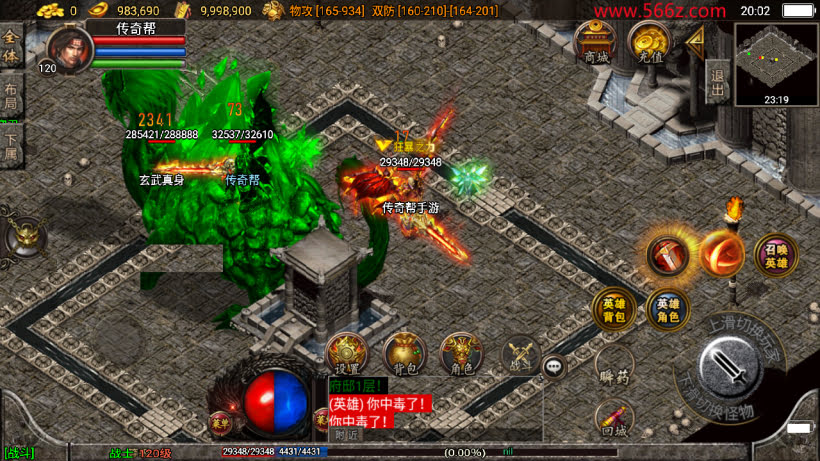
Task: Open the 角色 character sheet
Action: point(461,353)
